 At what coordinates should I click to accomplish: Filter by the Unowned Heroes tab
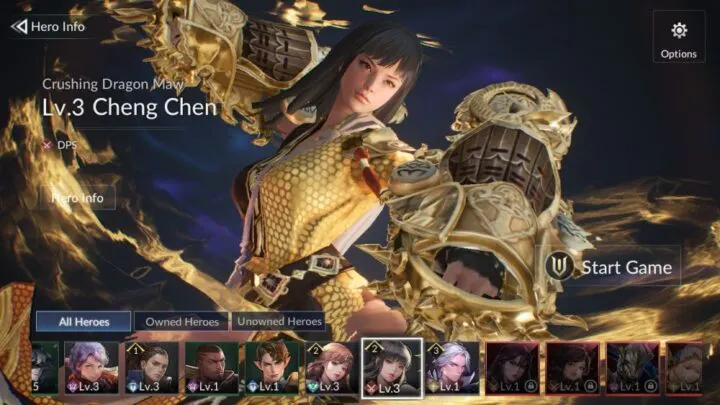280,321
